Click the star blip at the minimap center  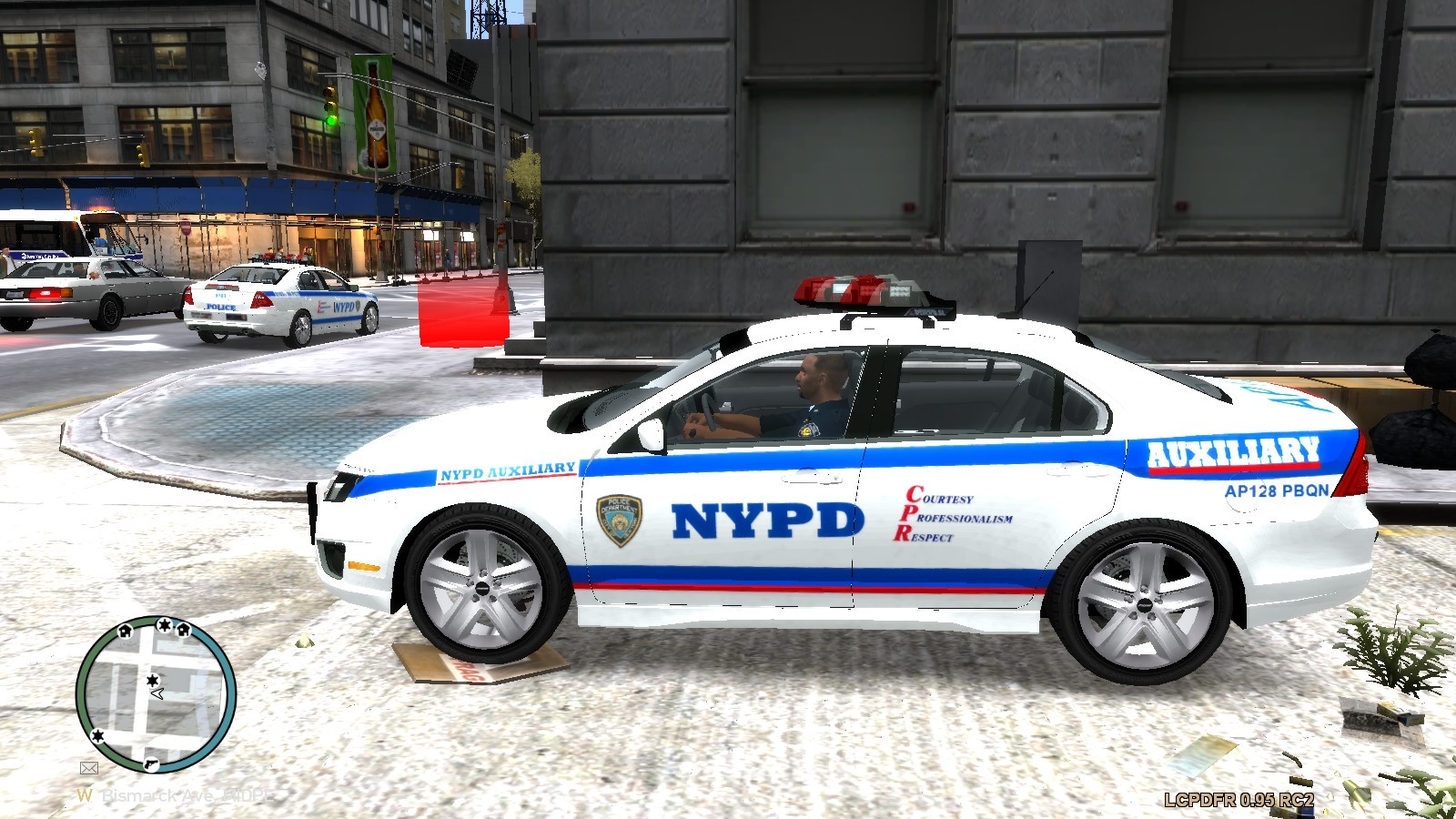[153, 681]
